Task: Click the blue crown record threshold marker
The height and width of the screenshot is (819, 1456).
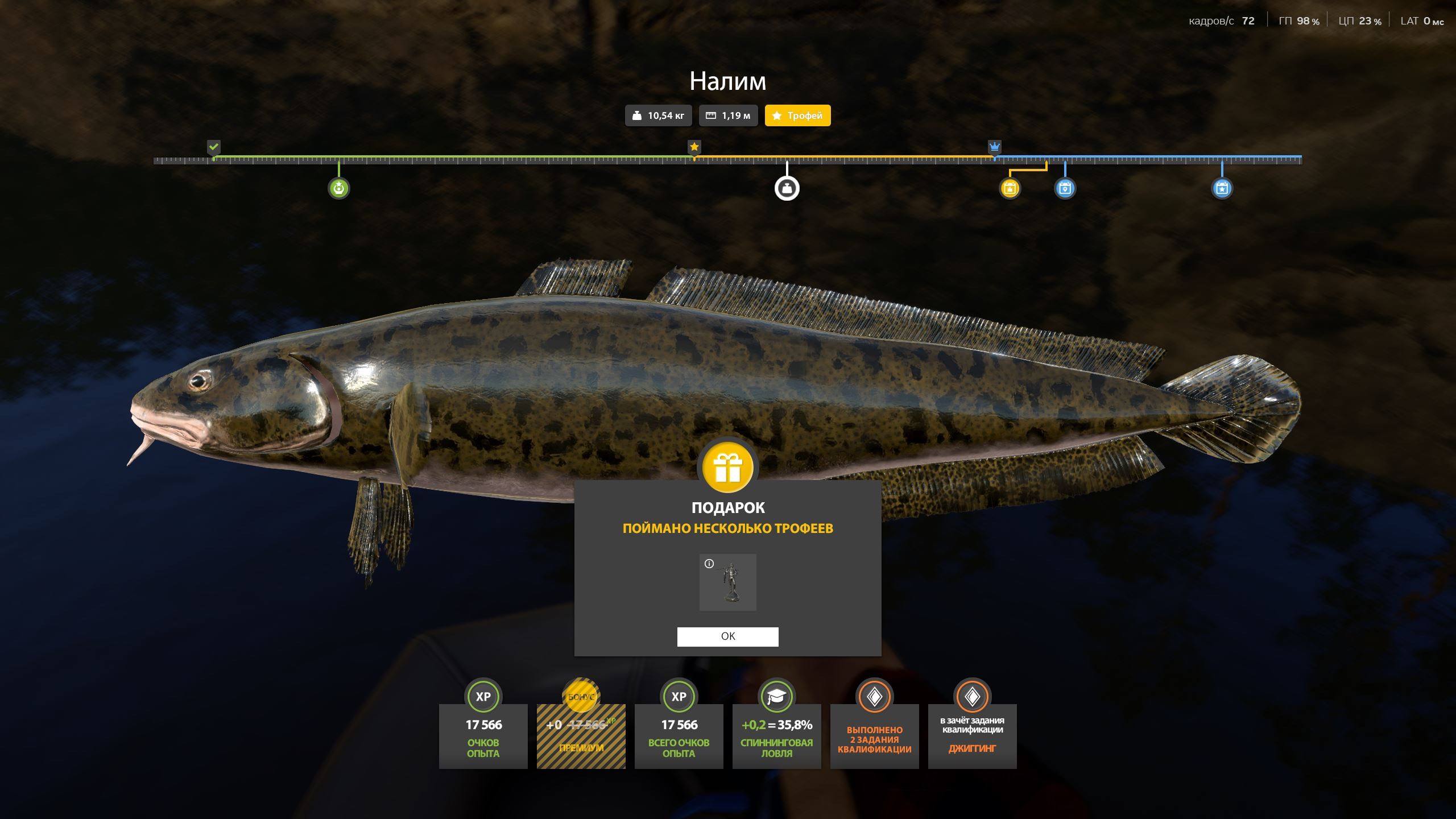Action: (994, 147)
